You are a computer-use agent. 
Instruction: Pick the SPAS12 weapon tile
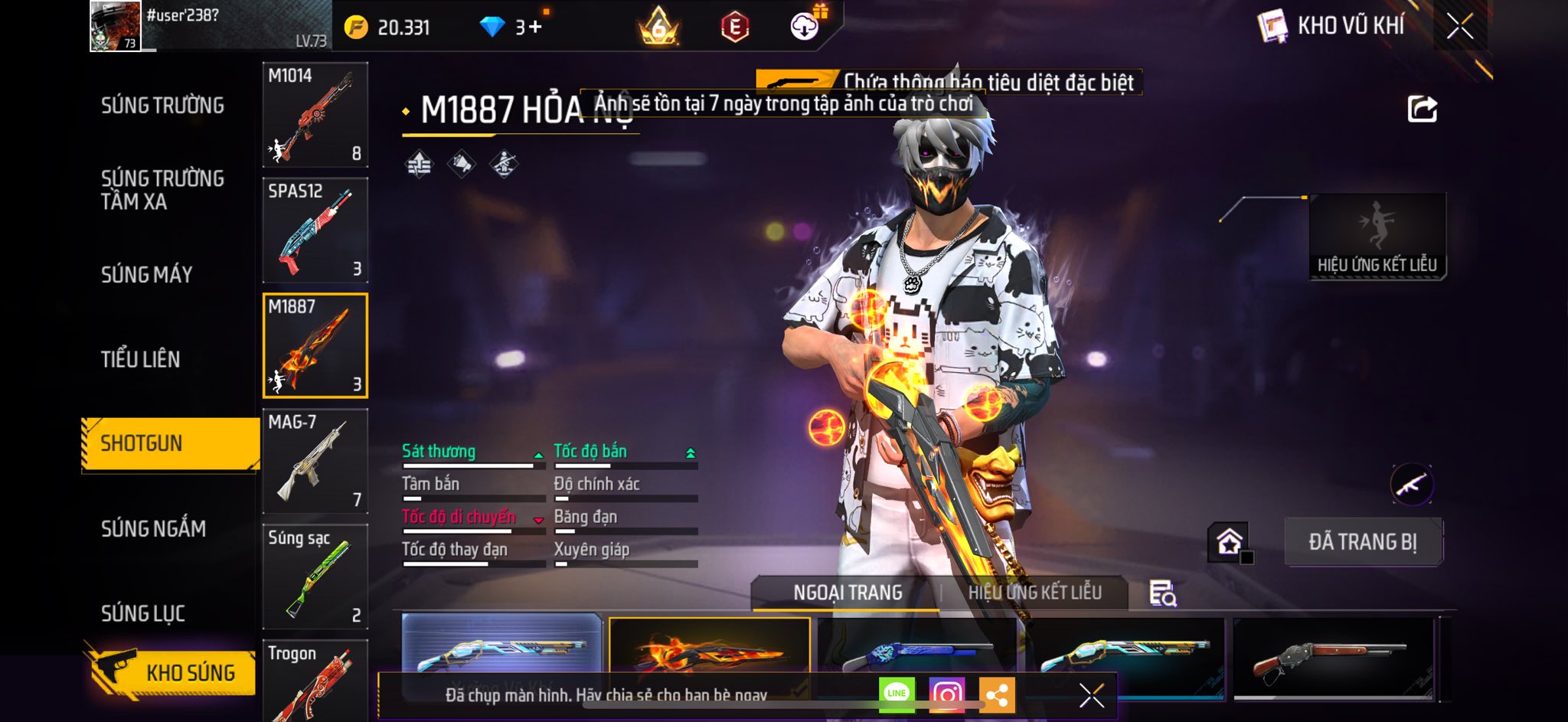(x=315, y=230)
